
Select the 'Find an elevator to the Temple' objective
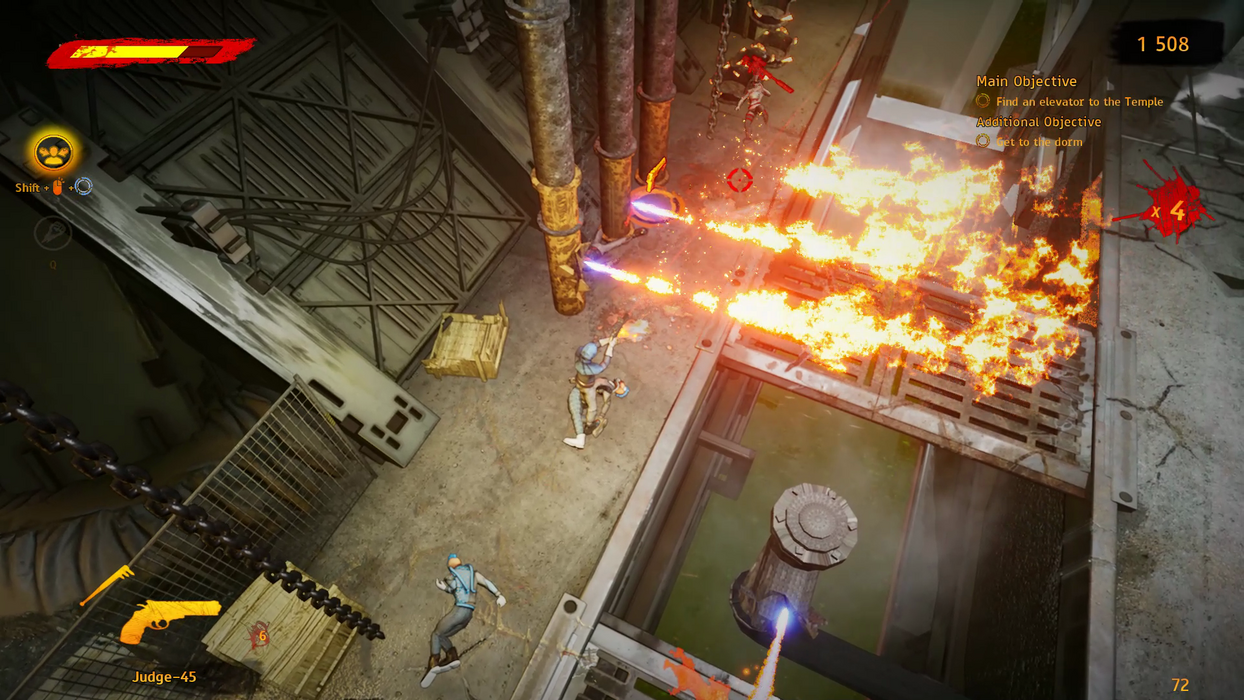click(1079, 102)
